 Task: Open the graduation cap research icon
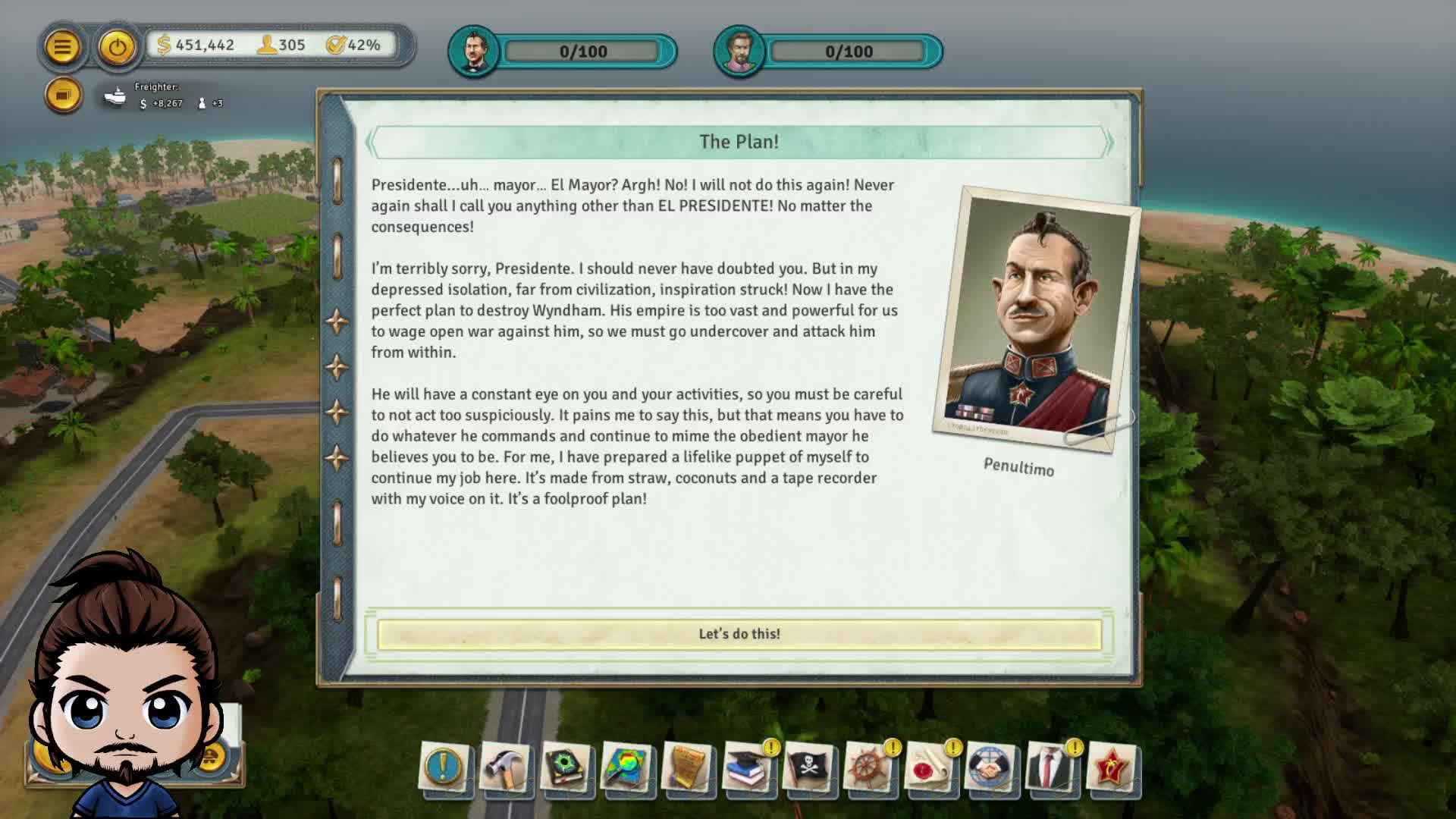click(x=748, y=767)
